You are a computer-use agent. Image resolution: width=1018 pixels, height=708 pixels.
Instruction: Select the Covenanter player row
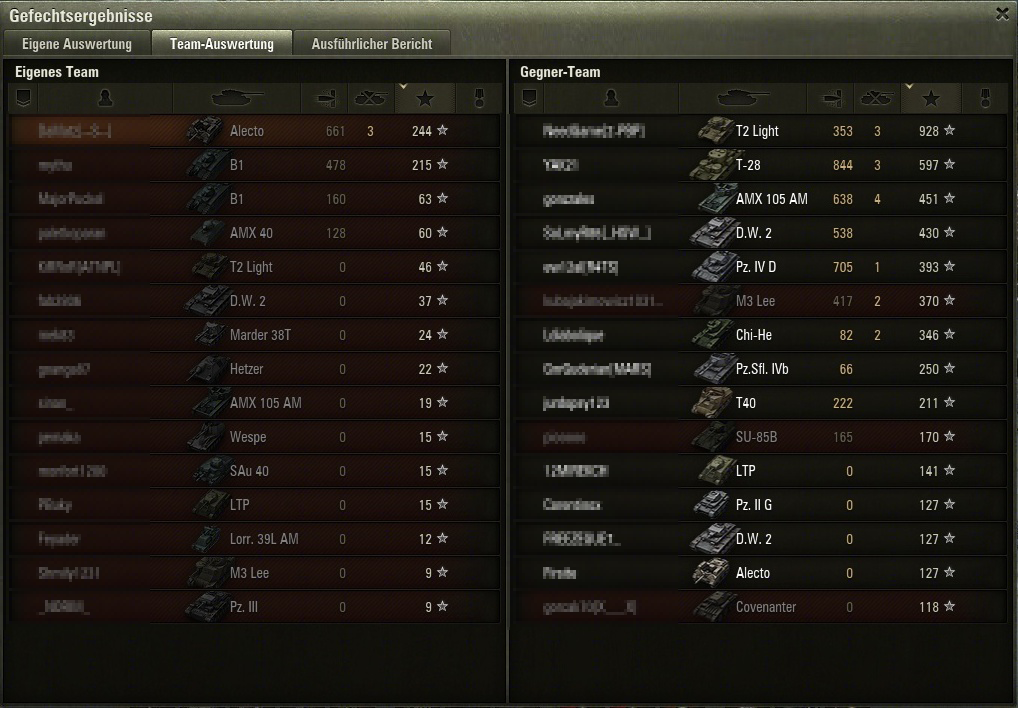(760, 607)
